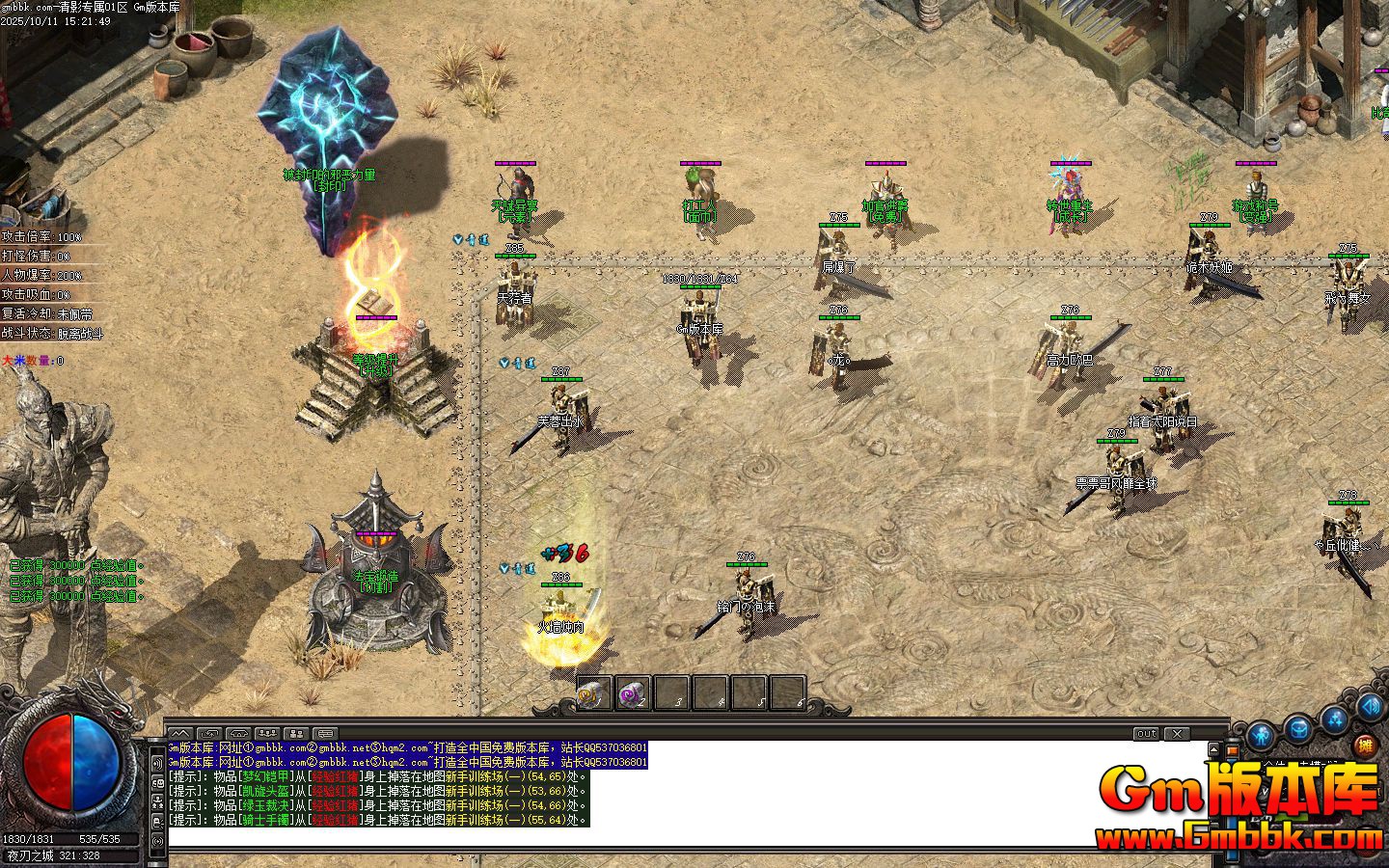Focus the chat input field
The height and width of the screenshot is (868, 1389).
click(675, 837)
